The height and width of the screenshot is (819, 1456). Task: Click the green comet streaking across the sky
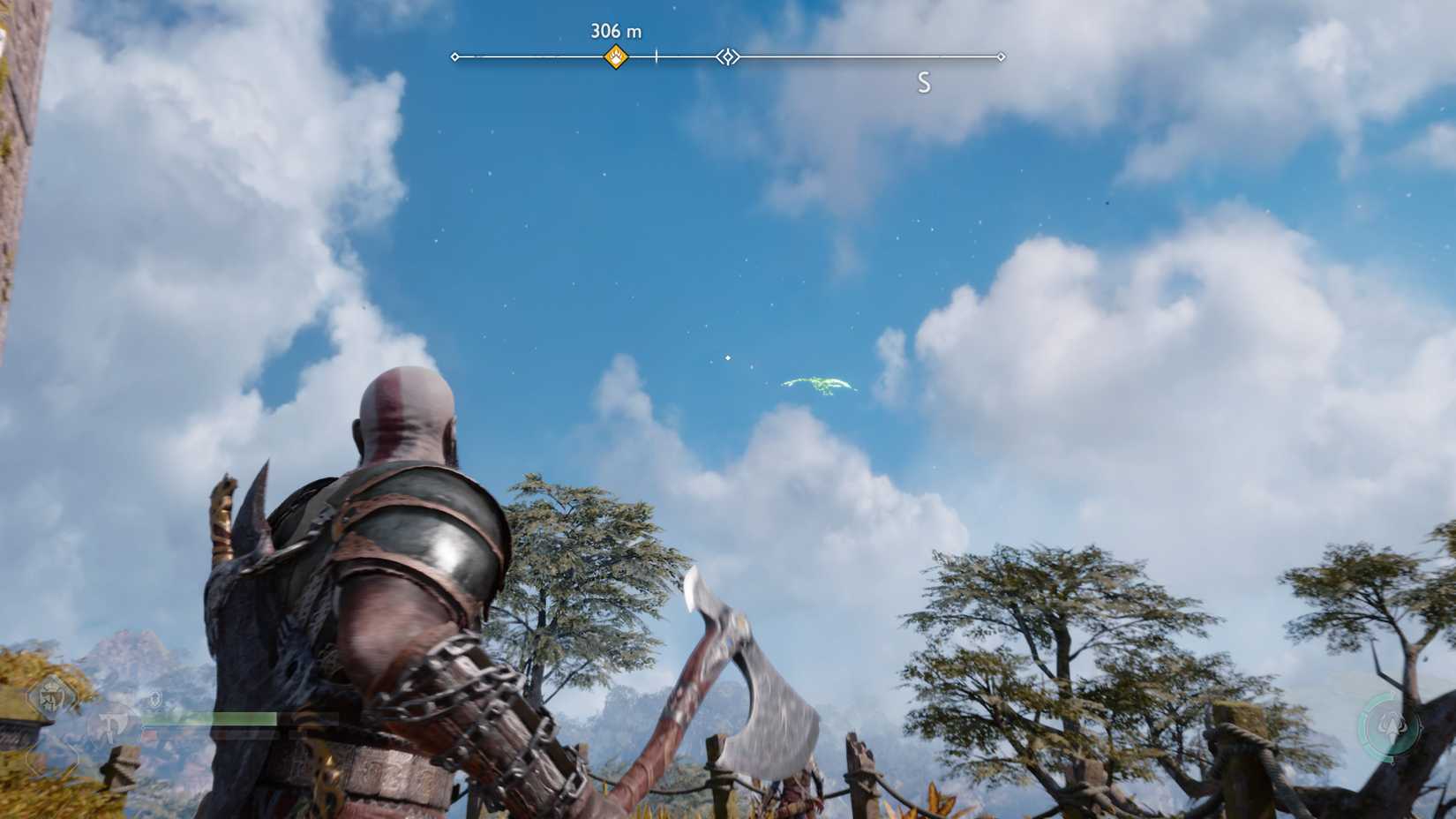pos(816,383)
